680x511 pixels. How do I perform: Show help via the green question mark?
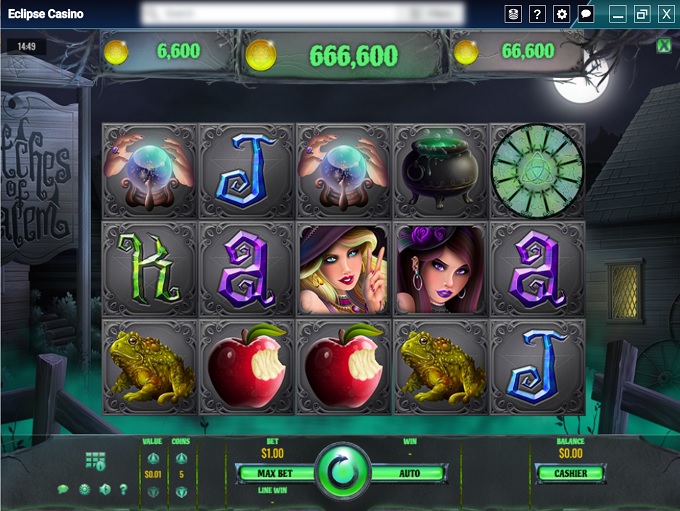tap(124, 489)
